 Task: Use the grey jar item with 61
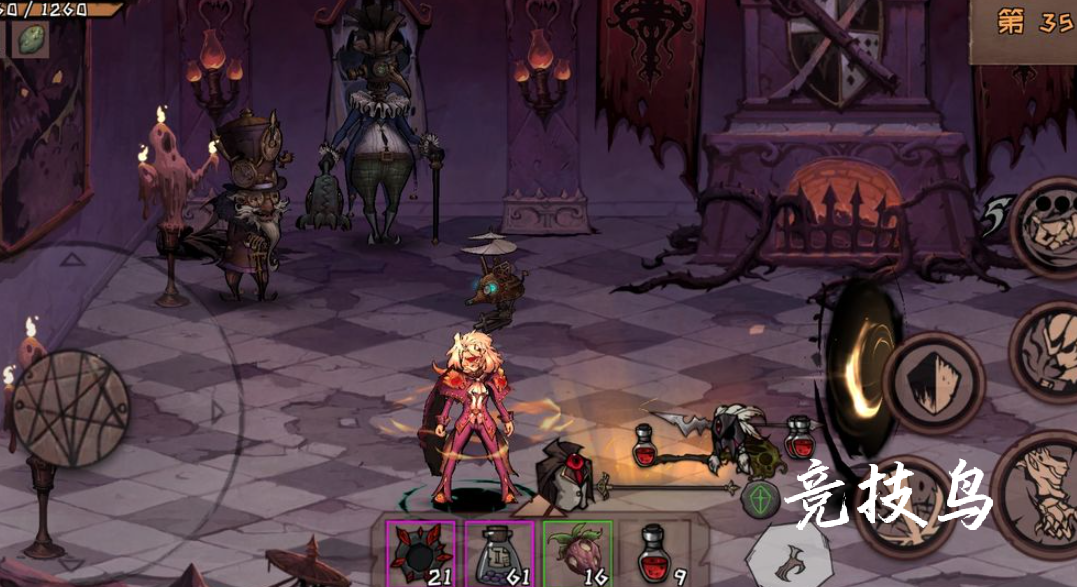[499, 553]
